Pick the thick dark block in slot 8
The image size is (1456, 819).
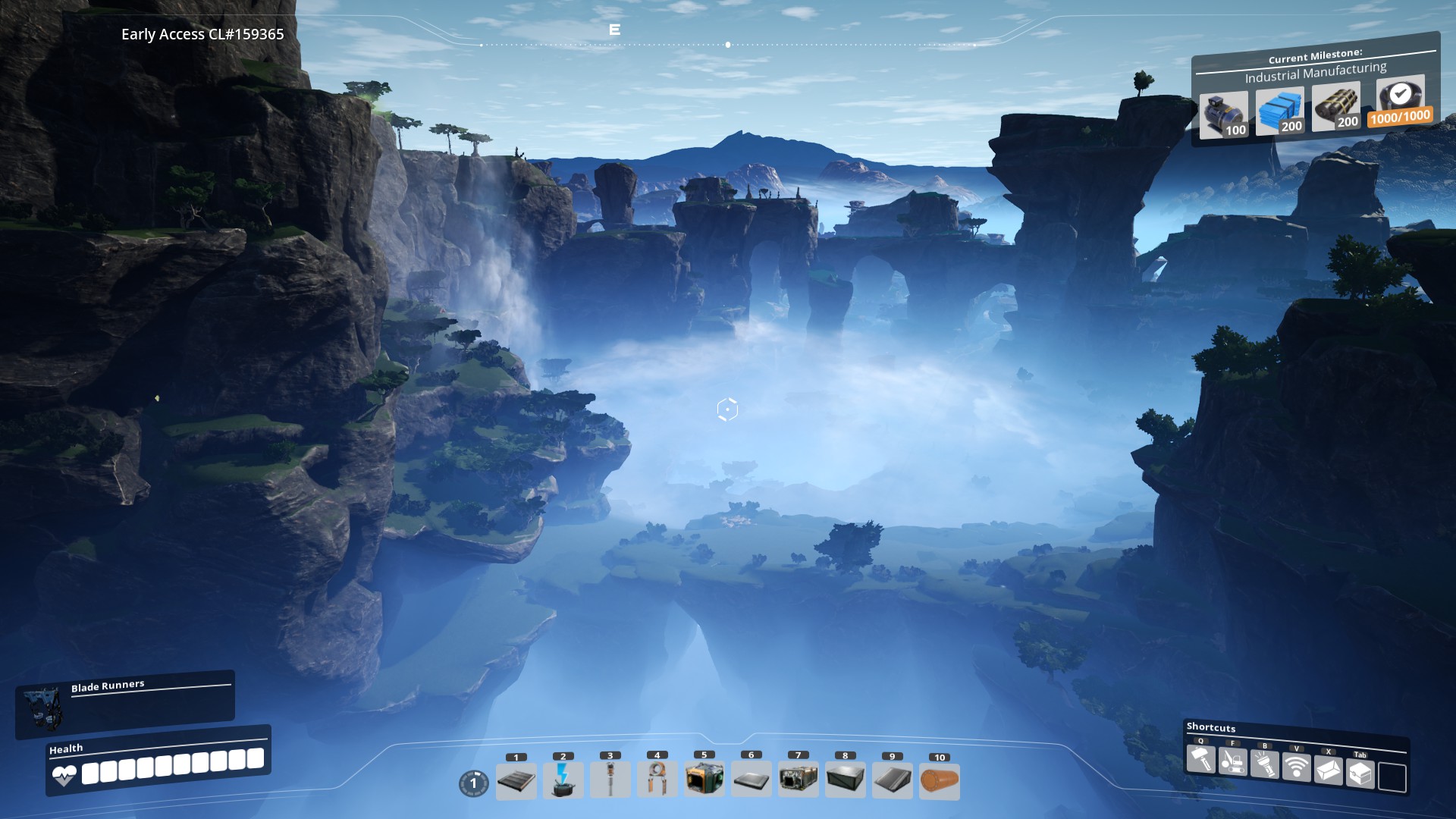click(846, 780)
